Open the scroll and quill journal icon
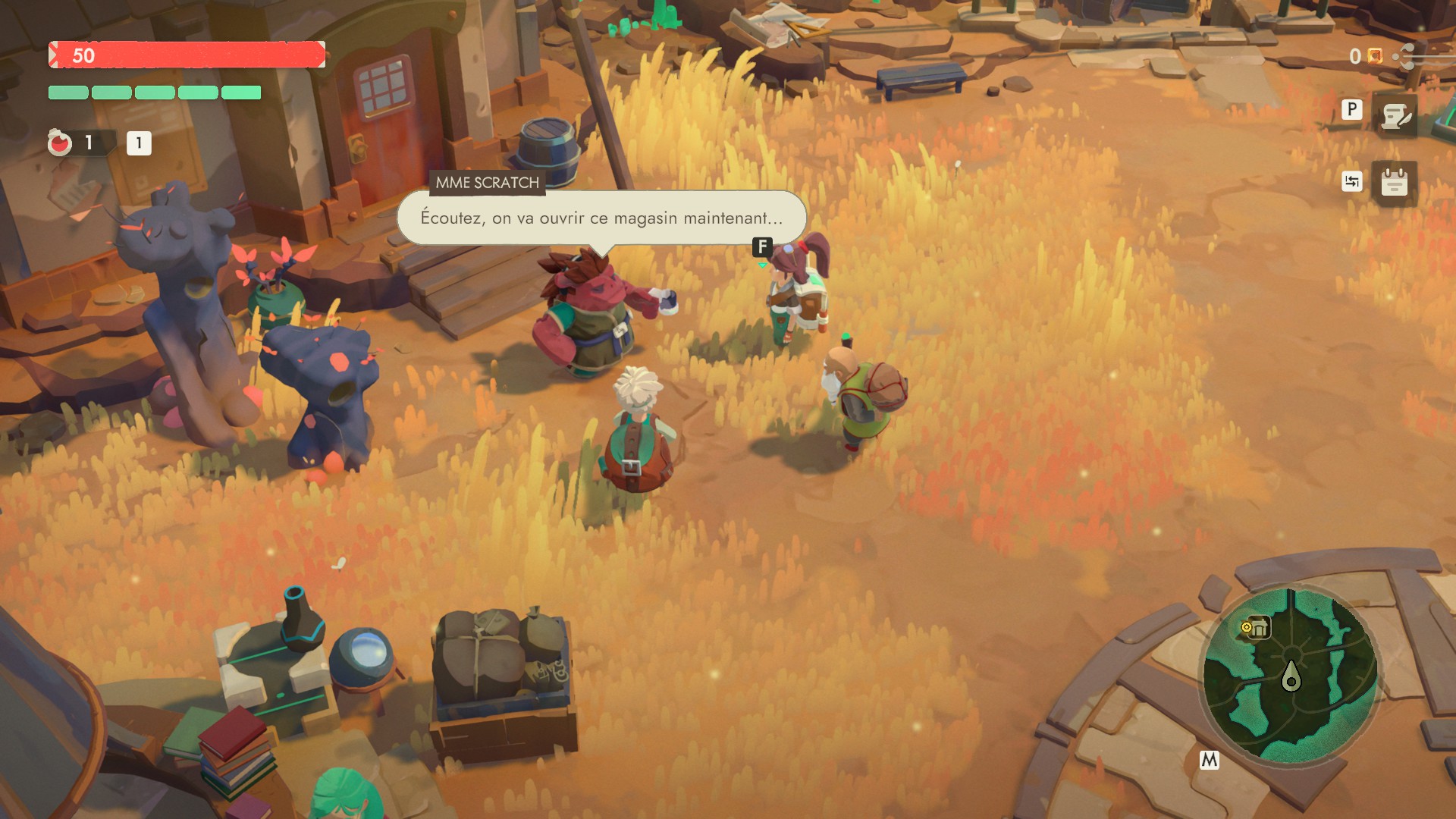Viewport: 1456px width, 819px height. (x=1395, y=116)
